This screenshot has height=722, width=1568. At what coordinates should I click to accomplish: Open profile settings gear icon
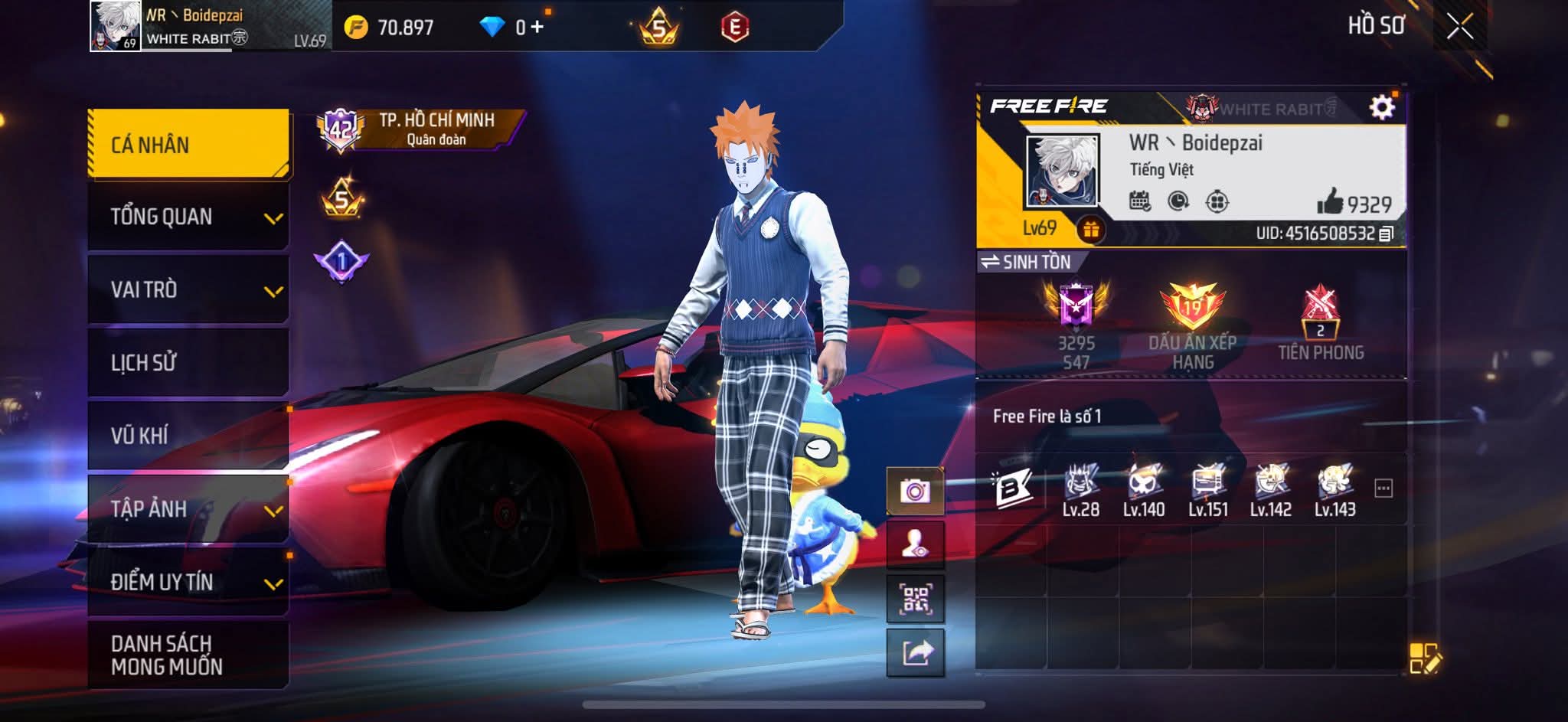pos(1381,108)
